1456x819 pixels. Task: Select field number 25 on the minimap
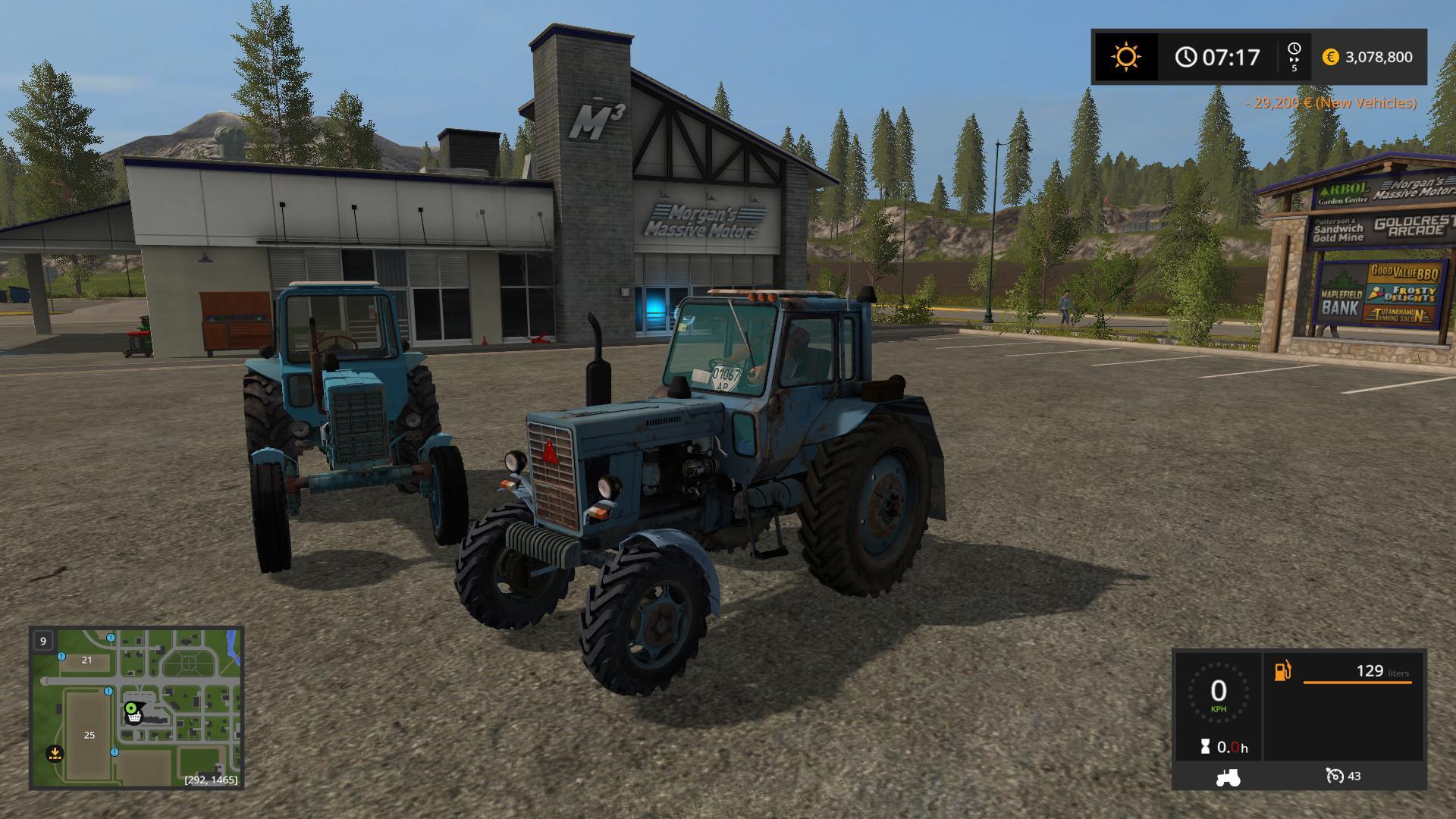[90, 735]
